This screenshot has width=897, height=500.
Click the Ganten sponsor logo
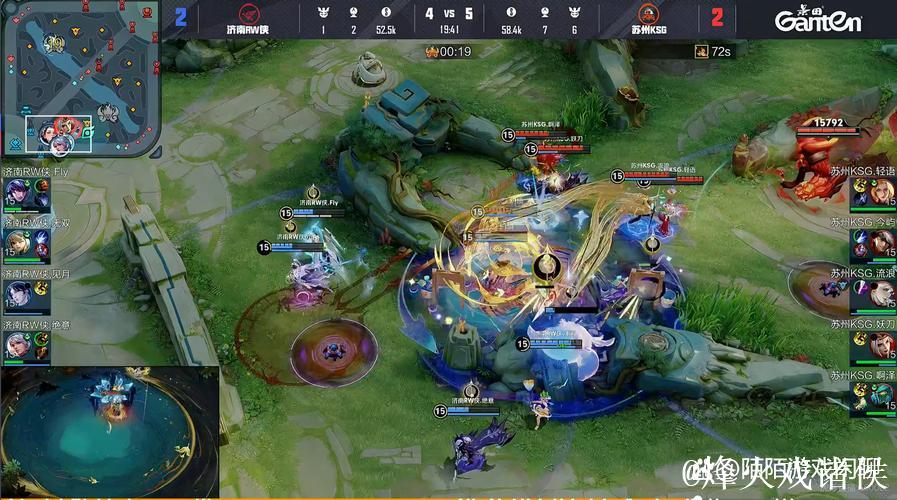(819, 19)
